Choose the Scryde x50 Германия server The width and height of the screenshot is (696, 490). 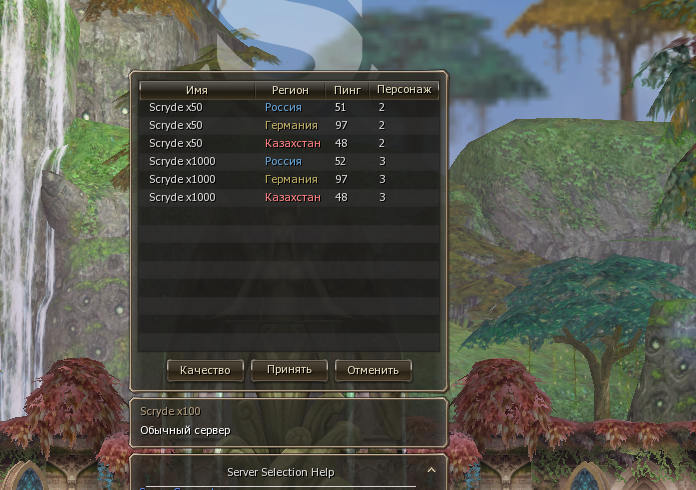[x=288, y=125]
